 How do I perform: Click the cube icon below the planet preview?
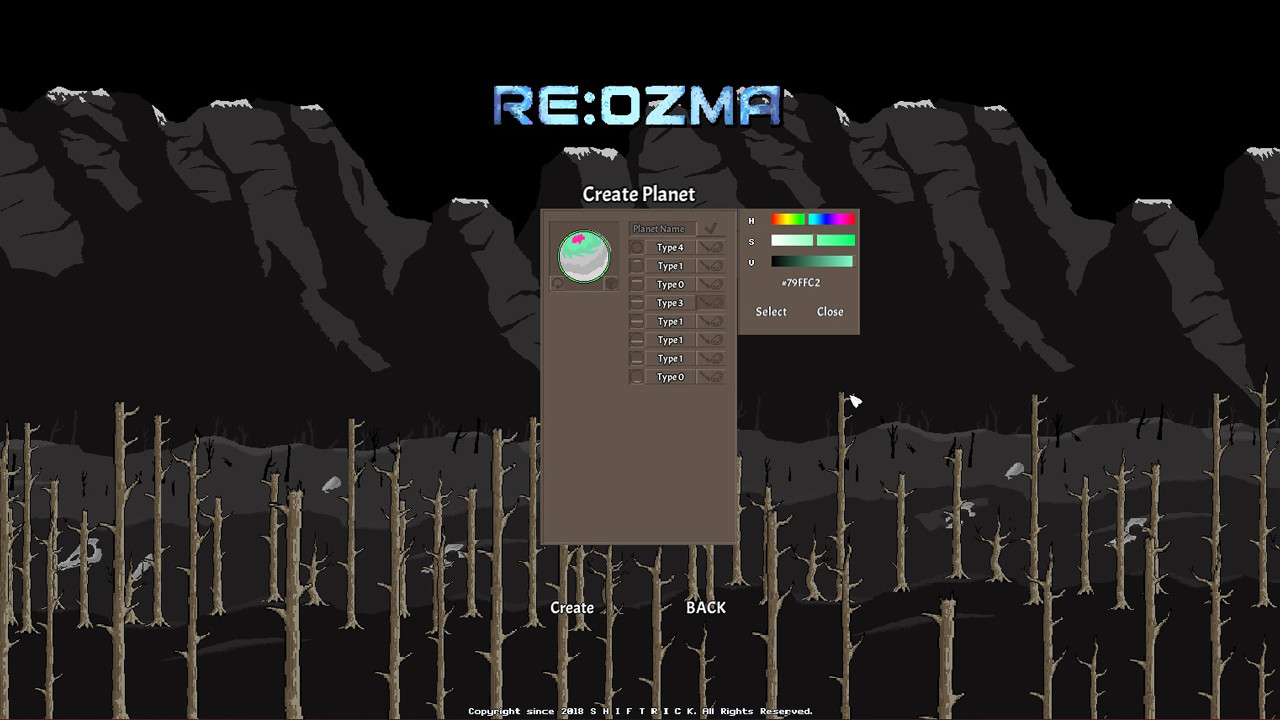[x=610, y=283]
